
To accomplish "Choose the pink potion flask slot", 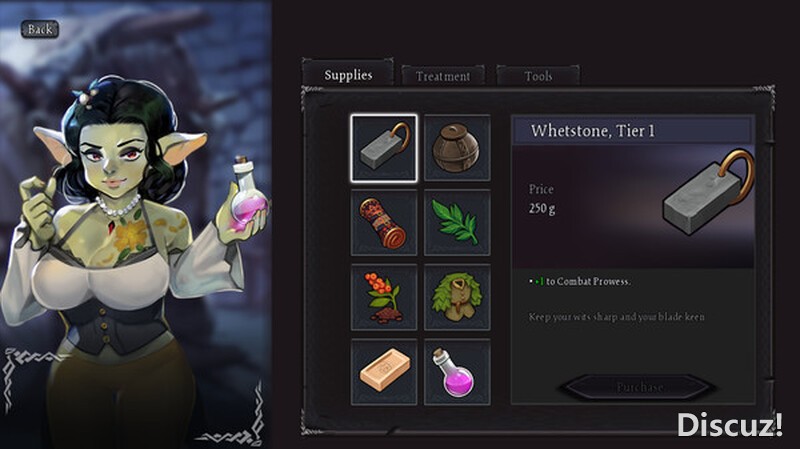I will [457, 371].
